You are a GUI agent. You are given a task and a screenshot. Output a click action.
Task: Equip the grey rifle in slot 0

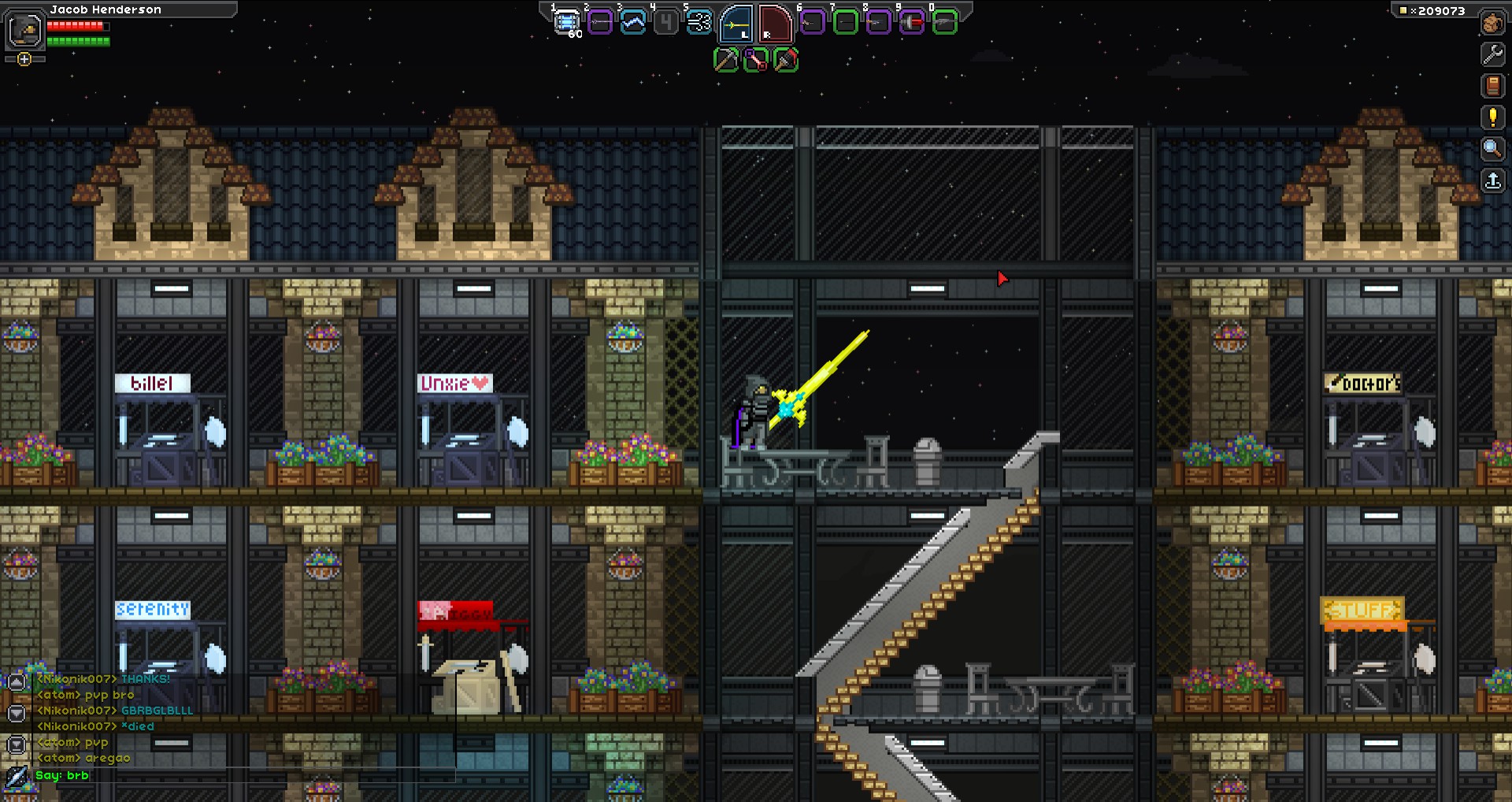pyautogui.click(x=944, y=22)
